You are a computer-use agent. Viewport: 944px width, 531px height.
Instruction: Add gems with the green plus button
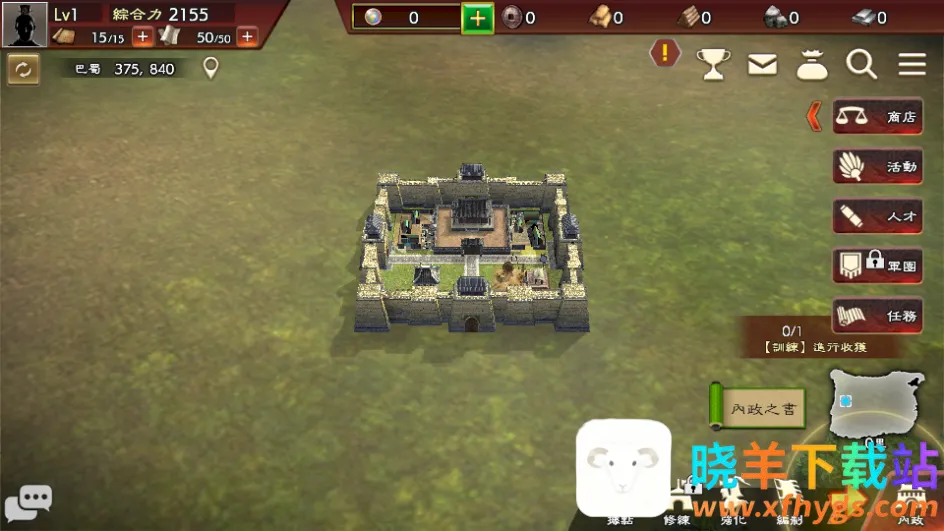click(477, 18)
